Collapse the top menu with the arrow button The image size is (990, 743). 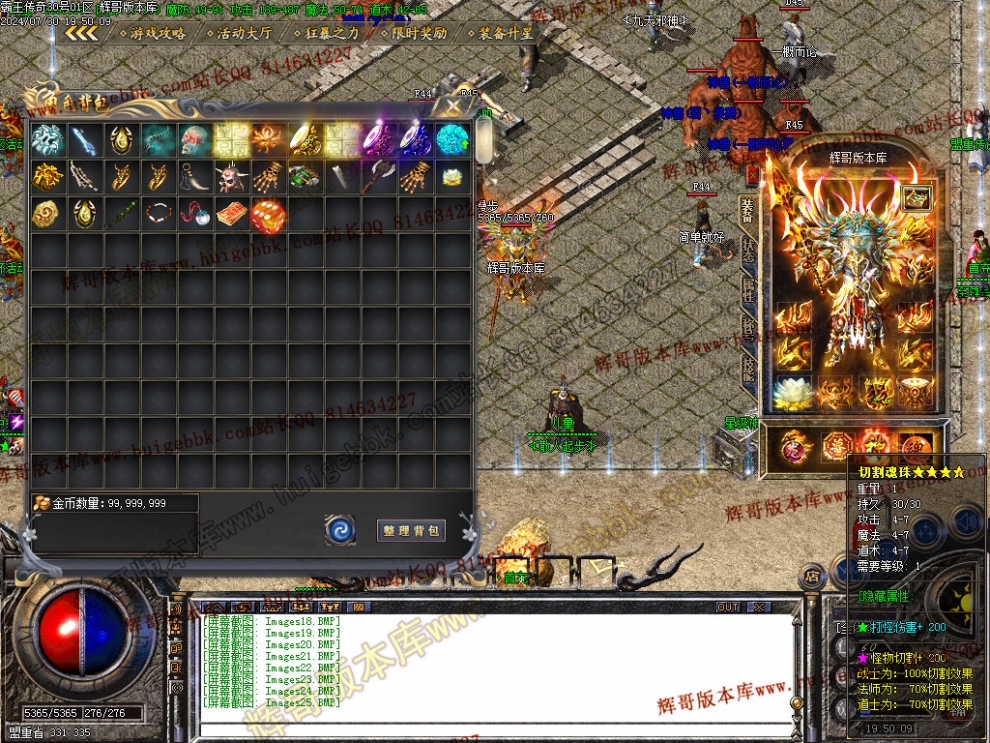click(x=81, y=33)
